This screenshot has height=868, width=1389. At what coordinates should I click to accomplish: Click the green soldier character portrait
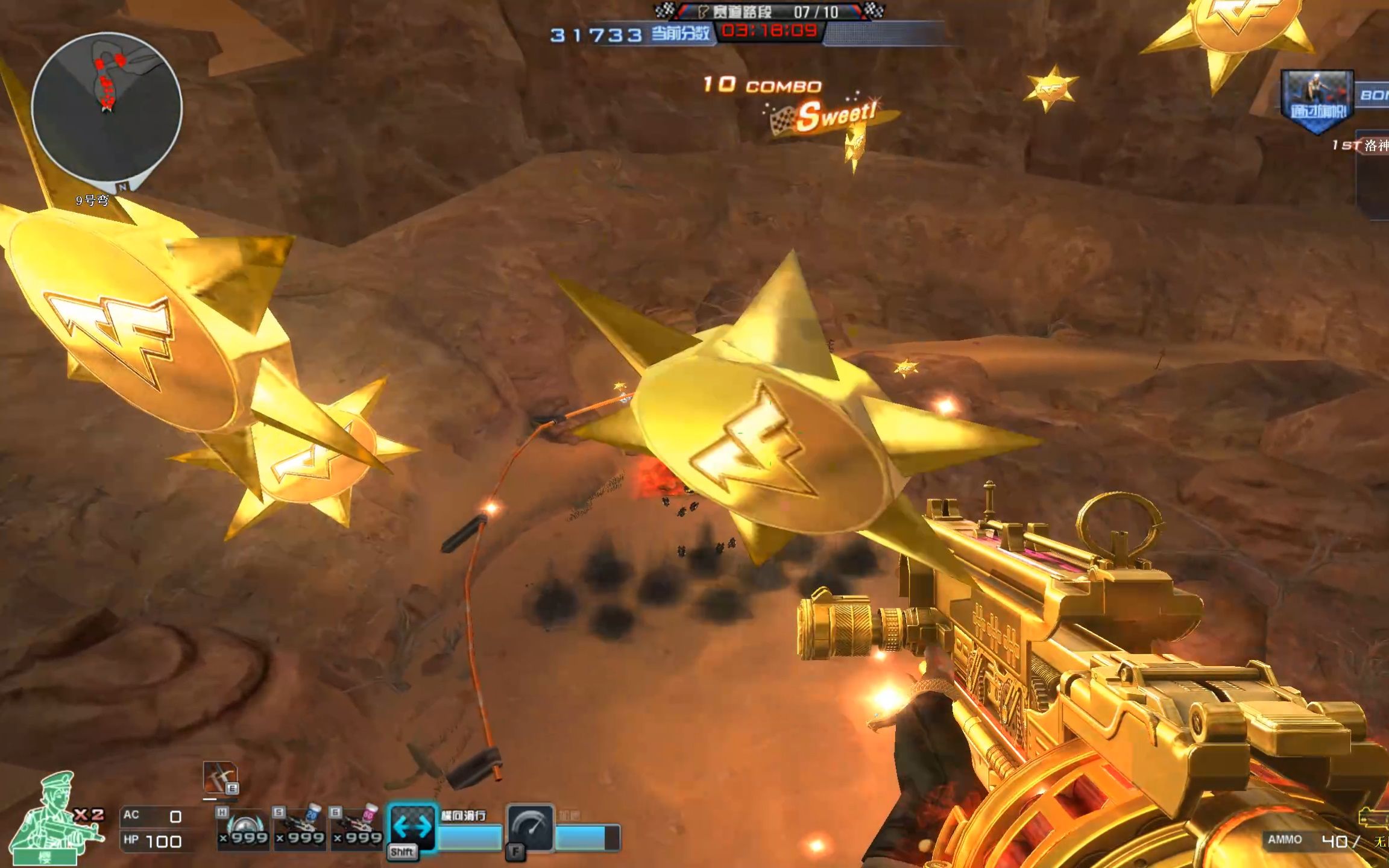click(55, 817)
